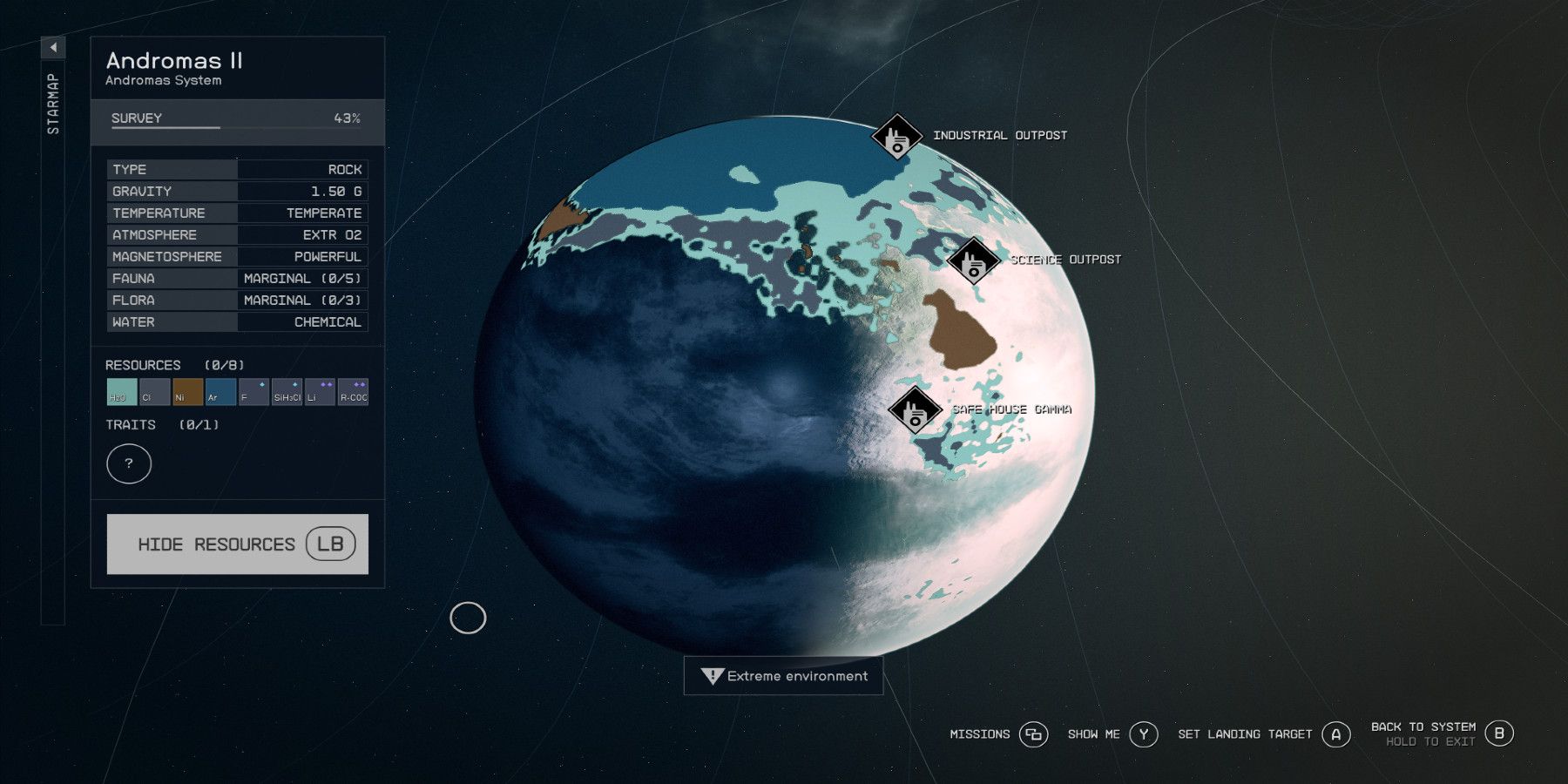Toggle Show Me with the Y button
This screenshot has width=1568, height=784.
pos(1143,734)
